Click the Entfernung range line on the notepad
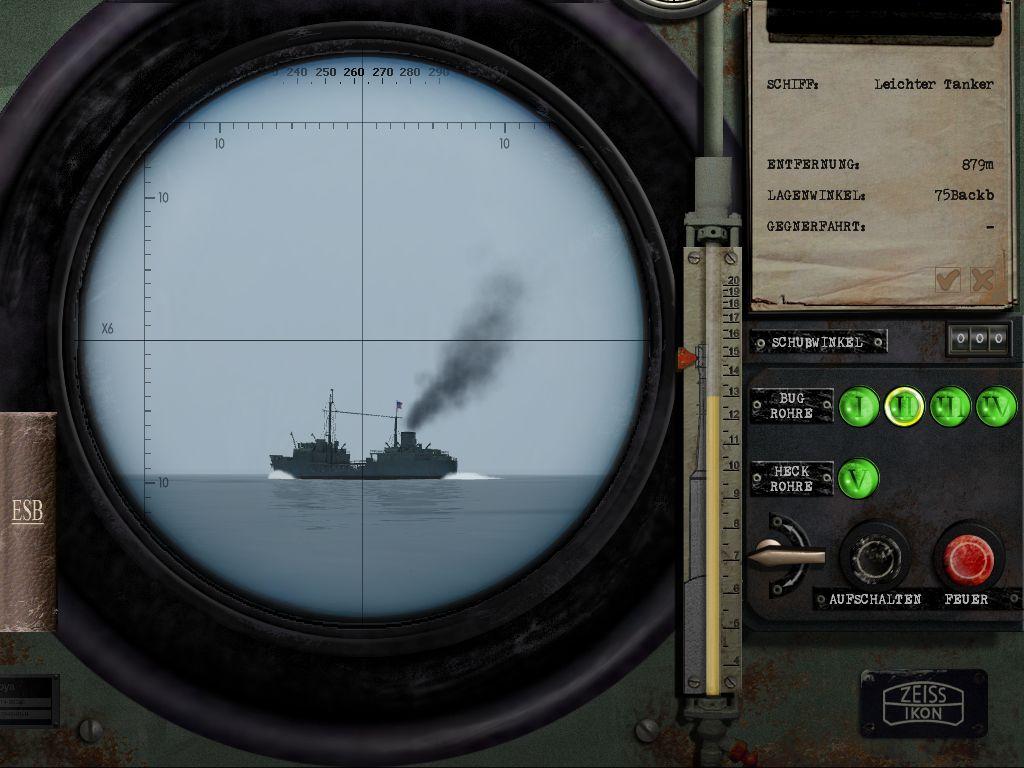1024x768 pixels. [x=880, y=164]
